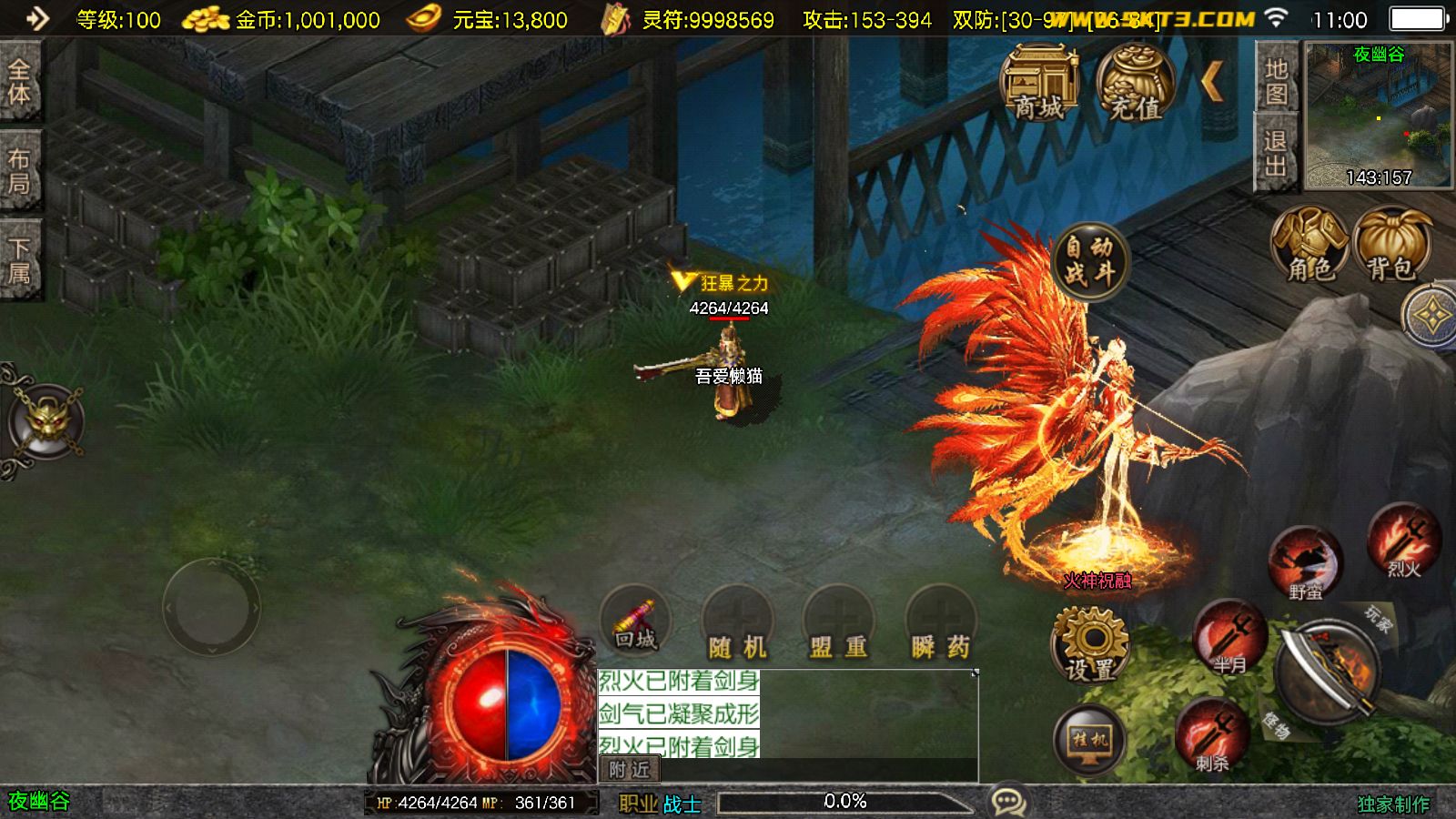Viewport: 1456px width, 819px height.
Task: Click the 挂机 idle mode button
Action: [x=1090, y=739]
